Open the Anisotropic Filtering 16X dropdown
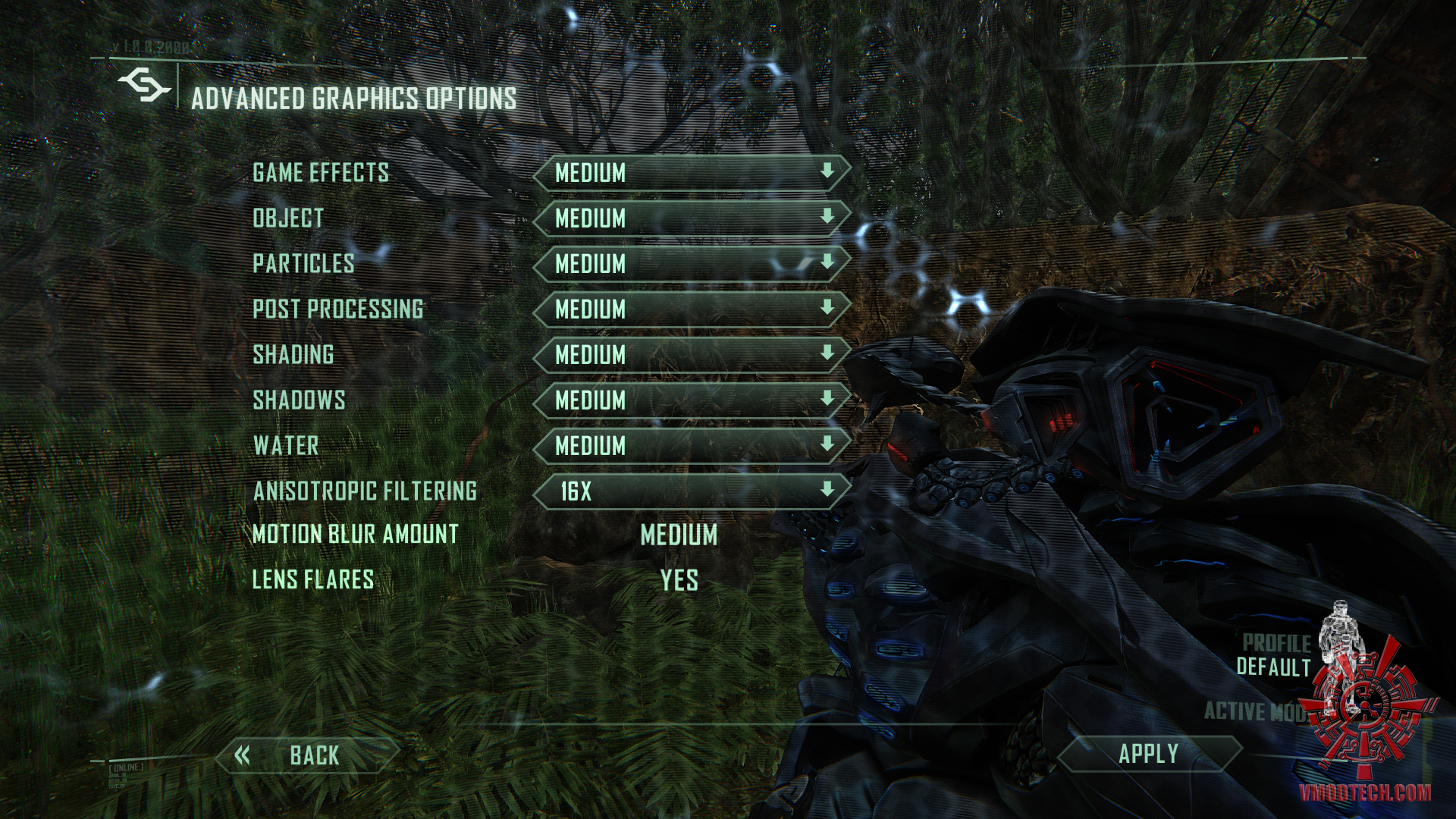The height and width of the screenshot is (819, 1456). (692, 491)
